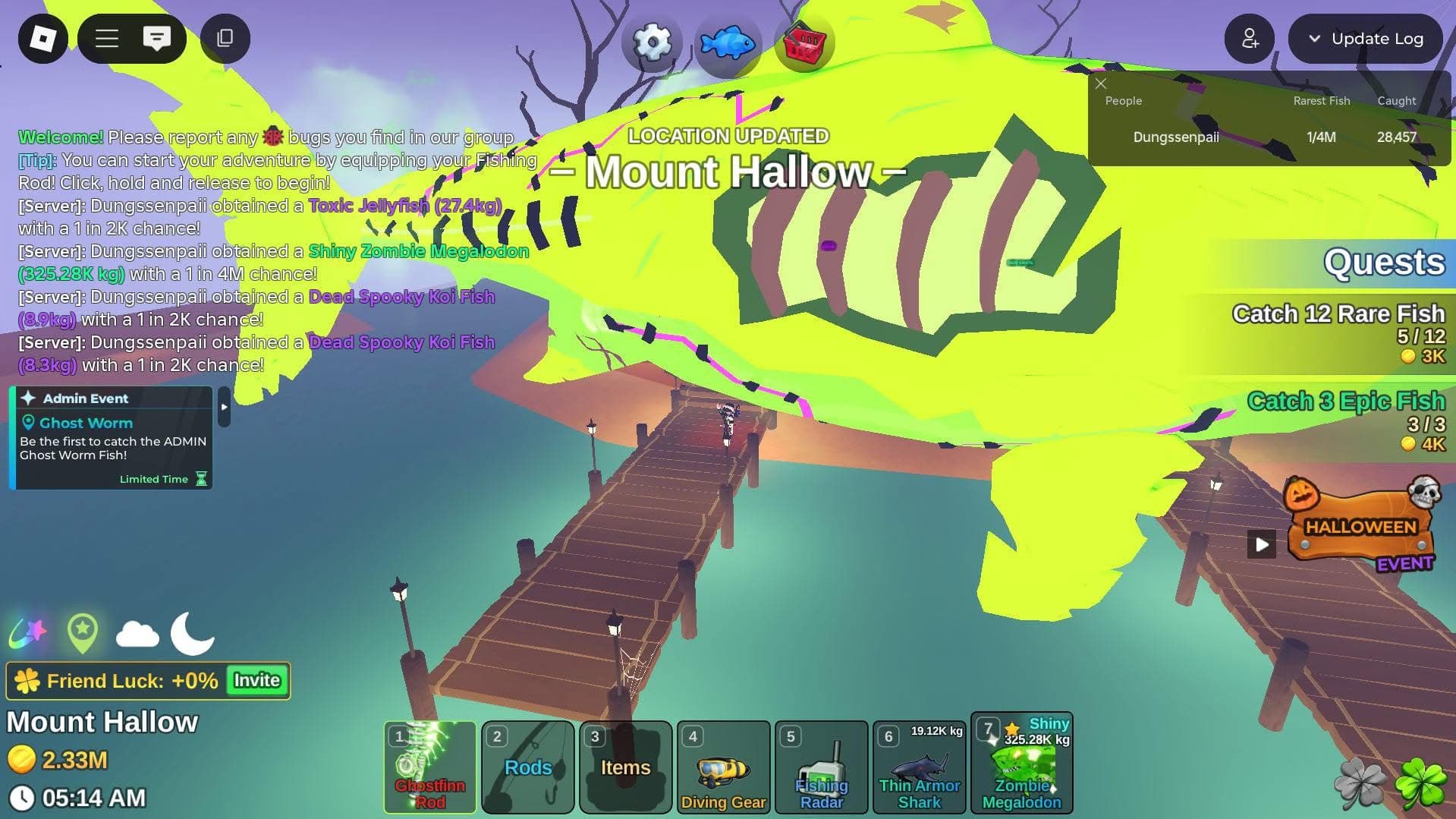1456x819 pixels.
Task: Select the Thin Armor Shark slot
Action: [920, 767]
